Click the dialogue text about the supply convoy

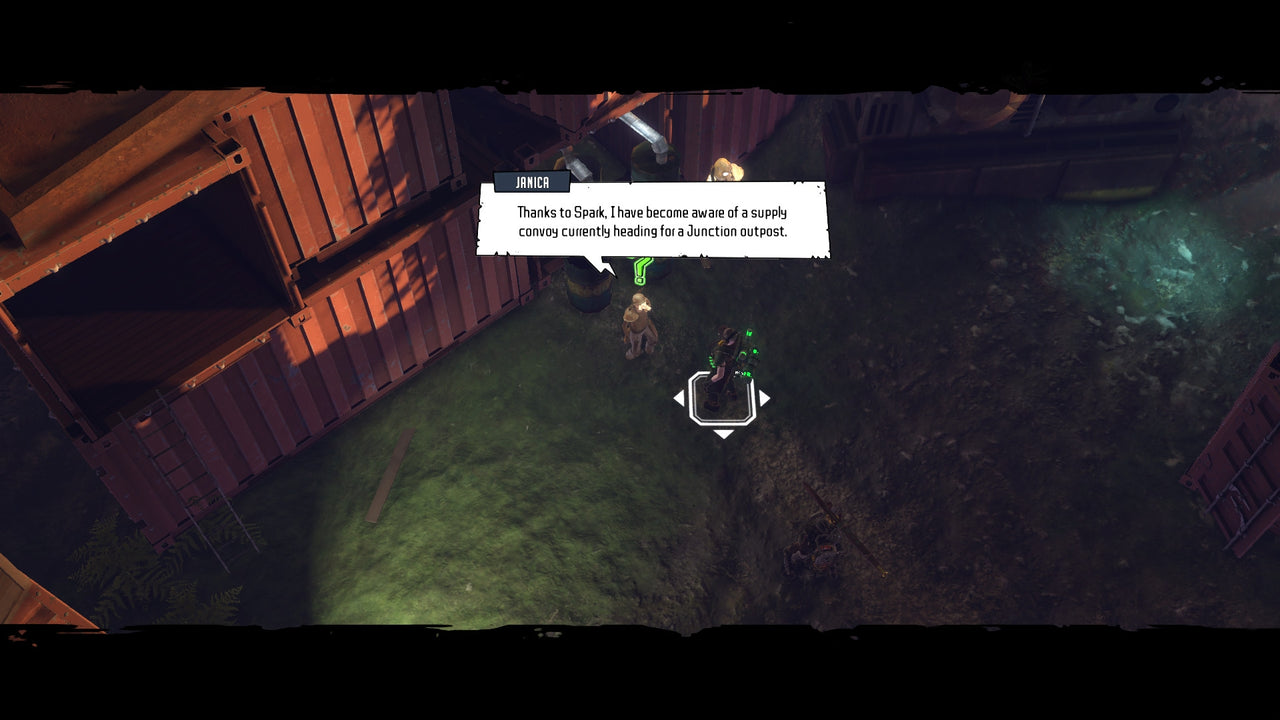point(650,222)
